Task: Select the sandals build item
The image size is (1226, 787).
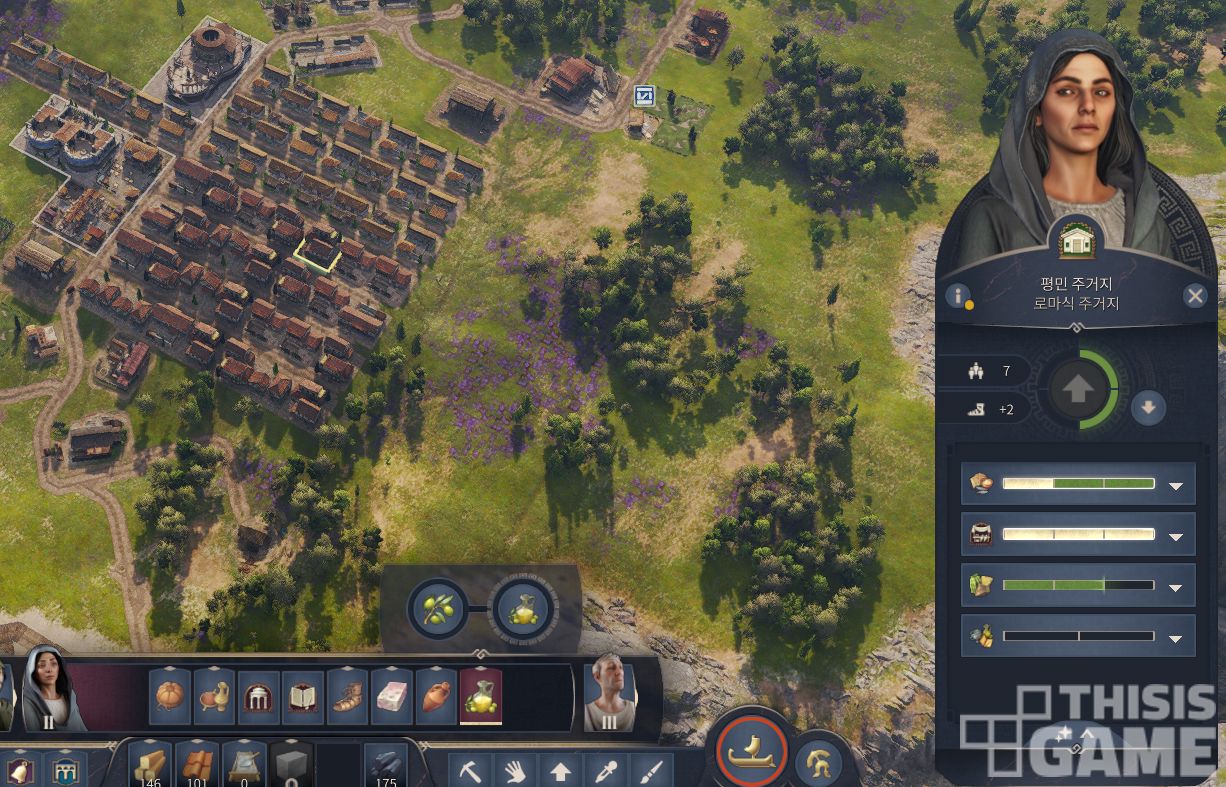Action: (x=347, y=697)
